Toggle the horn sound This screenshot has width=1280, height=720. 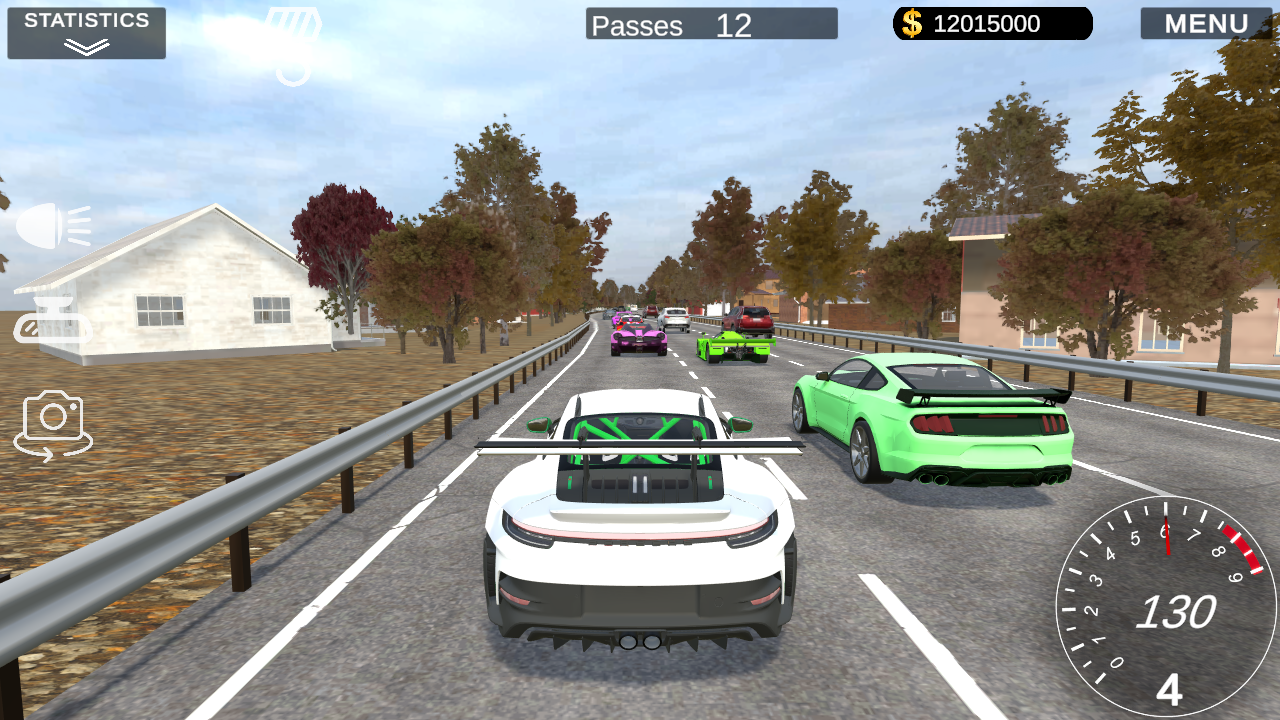(55, 320)
